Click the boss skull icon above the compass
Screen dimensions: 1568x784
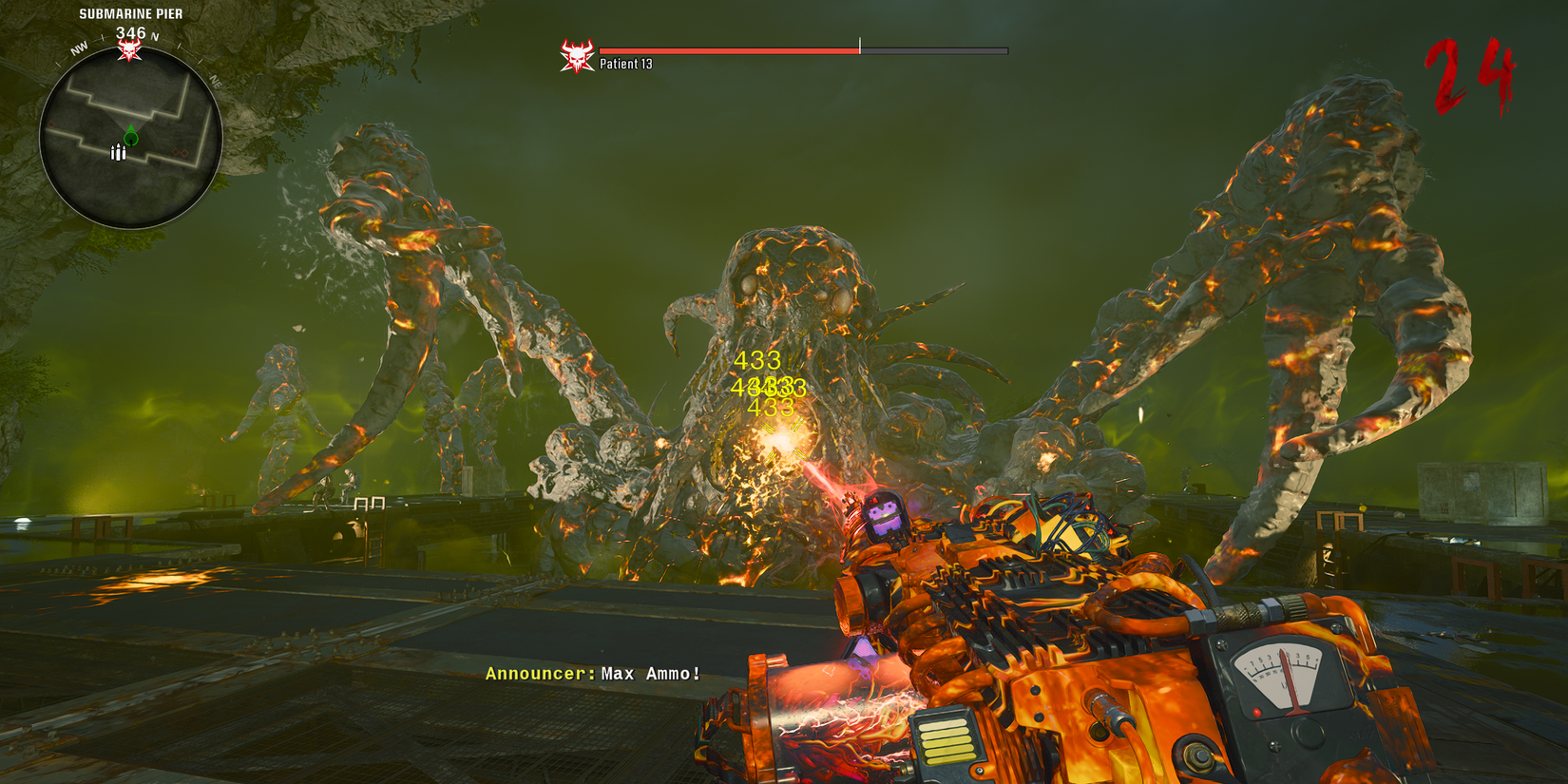130,48
